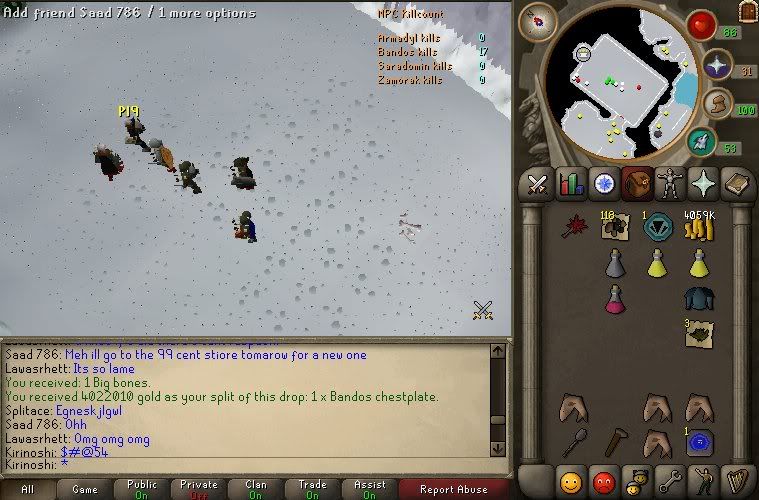This screenshot has height=500, width=759.
Task: Switch to the Stats tab
Action: coord(571,183)
